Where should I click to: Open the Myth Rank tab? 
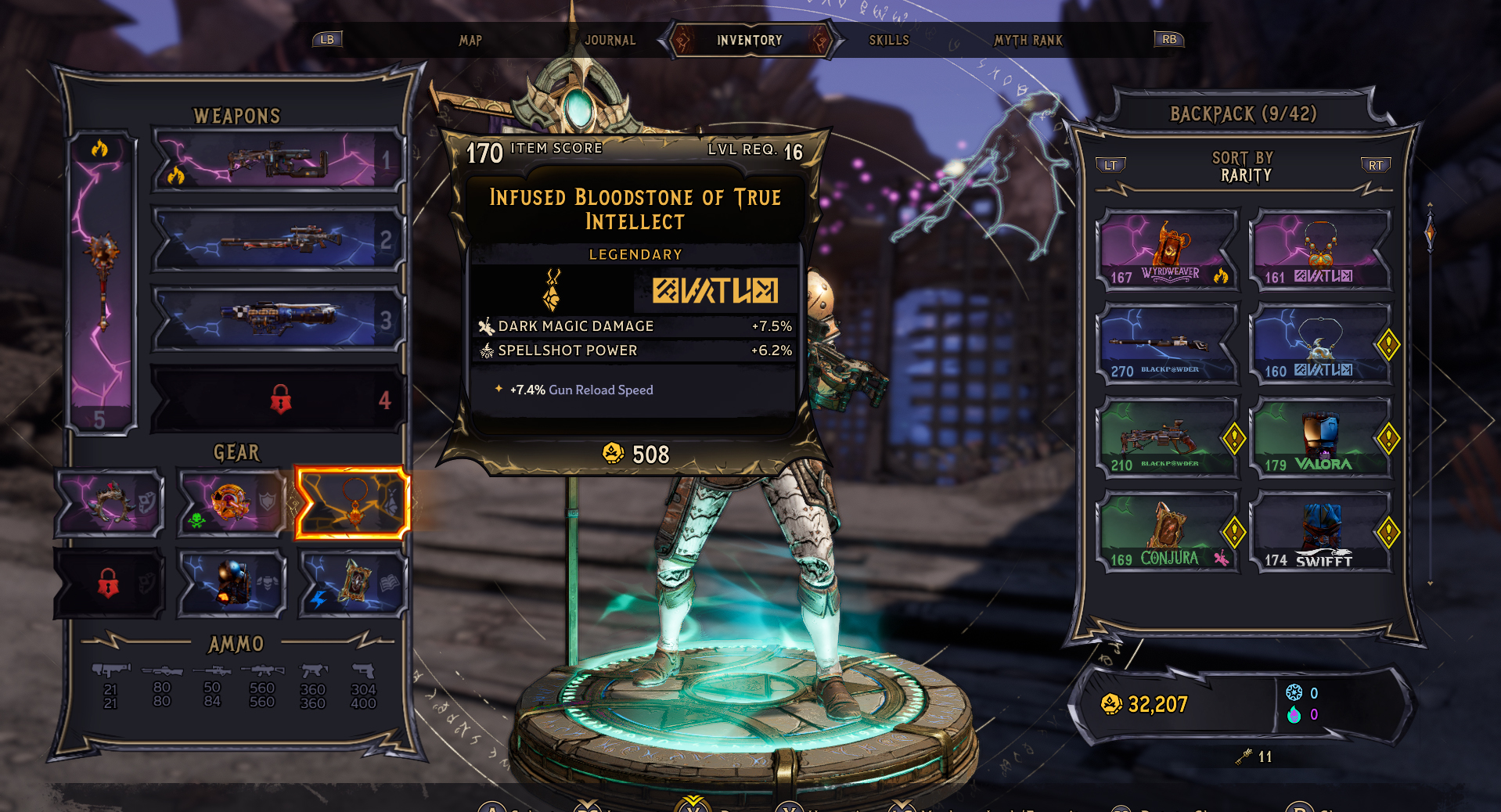[x=1028, y=40]
